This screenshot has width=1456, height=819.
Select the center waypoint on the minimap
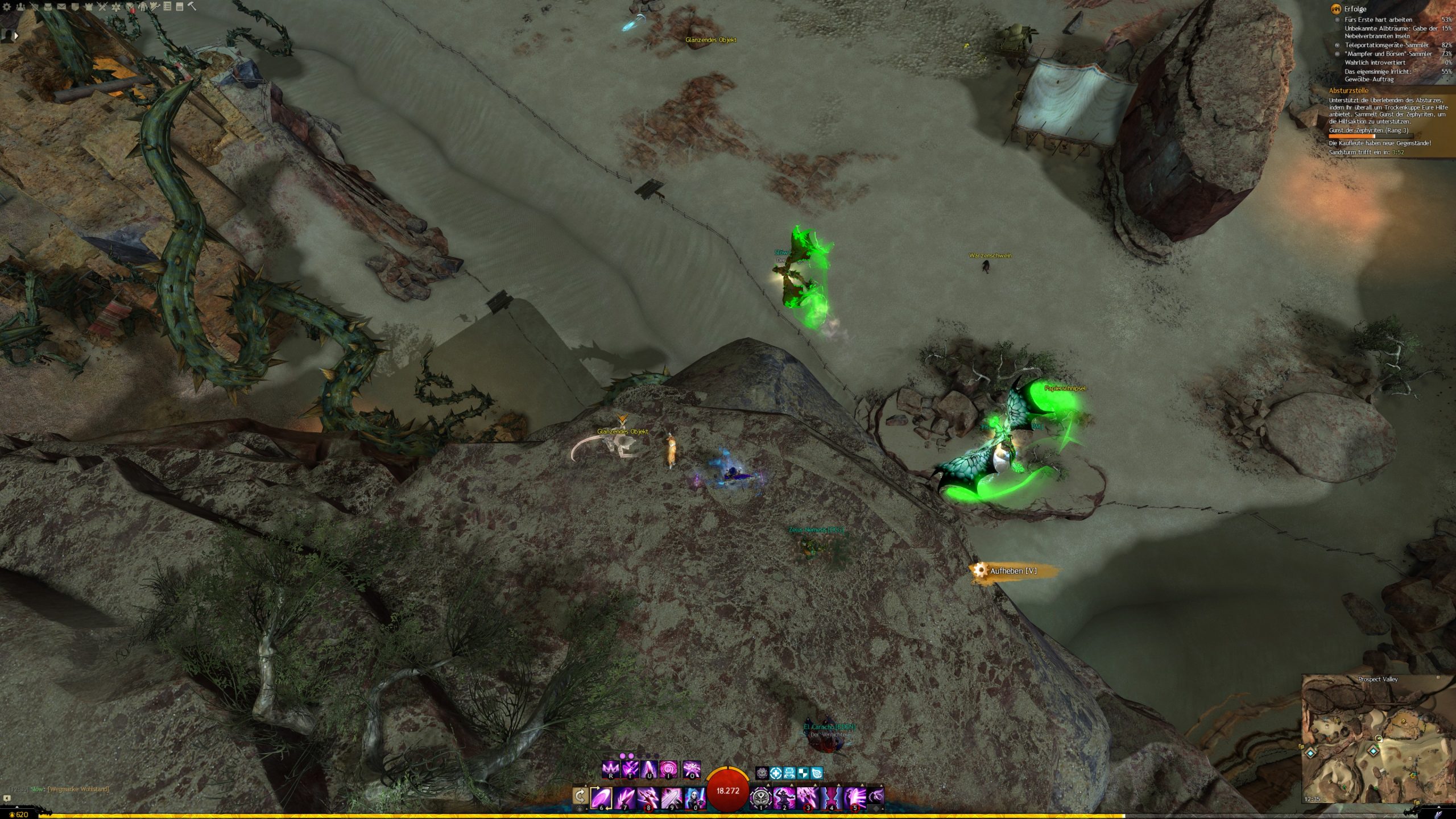[1374, 751]
